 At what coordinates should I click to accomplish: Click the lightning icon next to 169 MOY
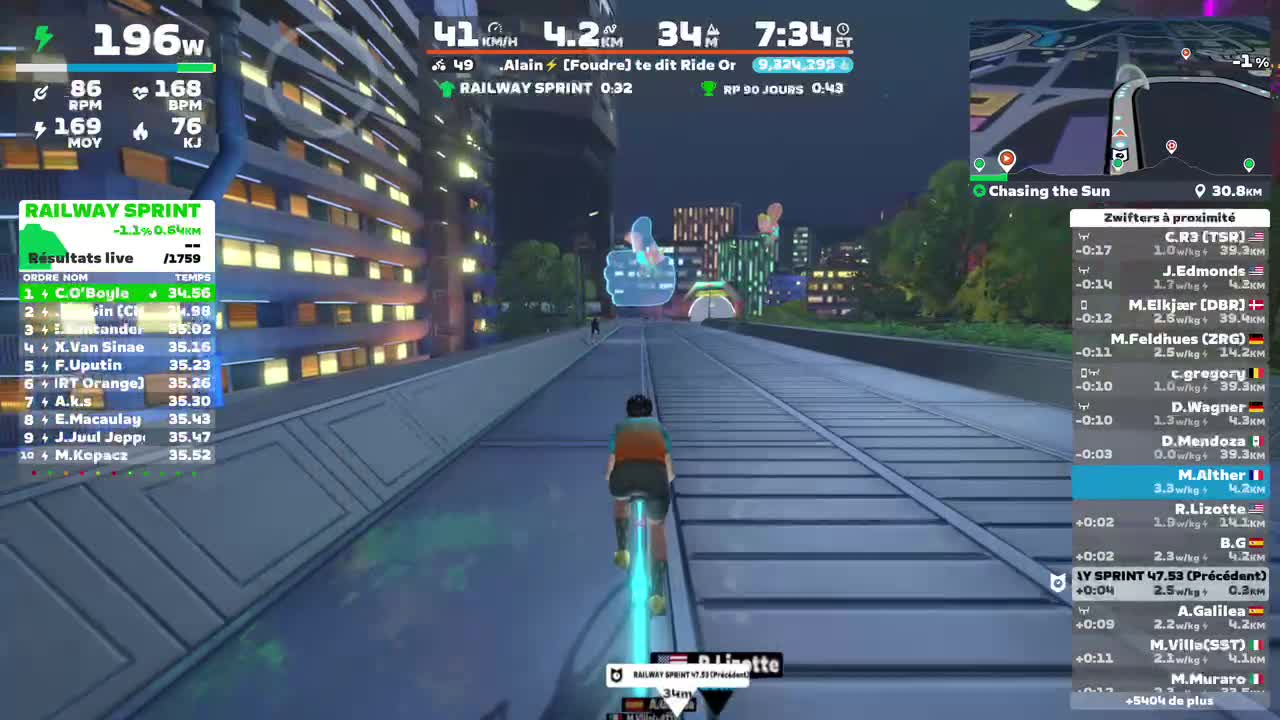click(x=38, y=127)
